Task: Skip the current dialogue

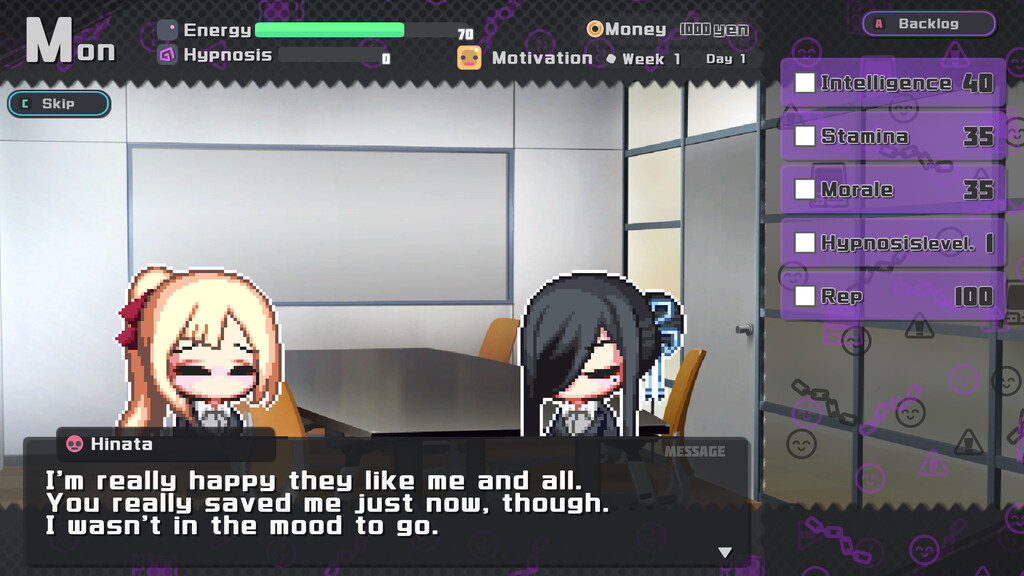Action: (59, 104)
